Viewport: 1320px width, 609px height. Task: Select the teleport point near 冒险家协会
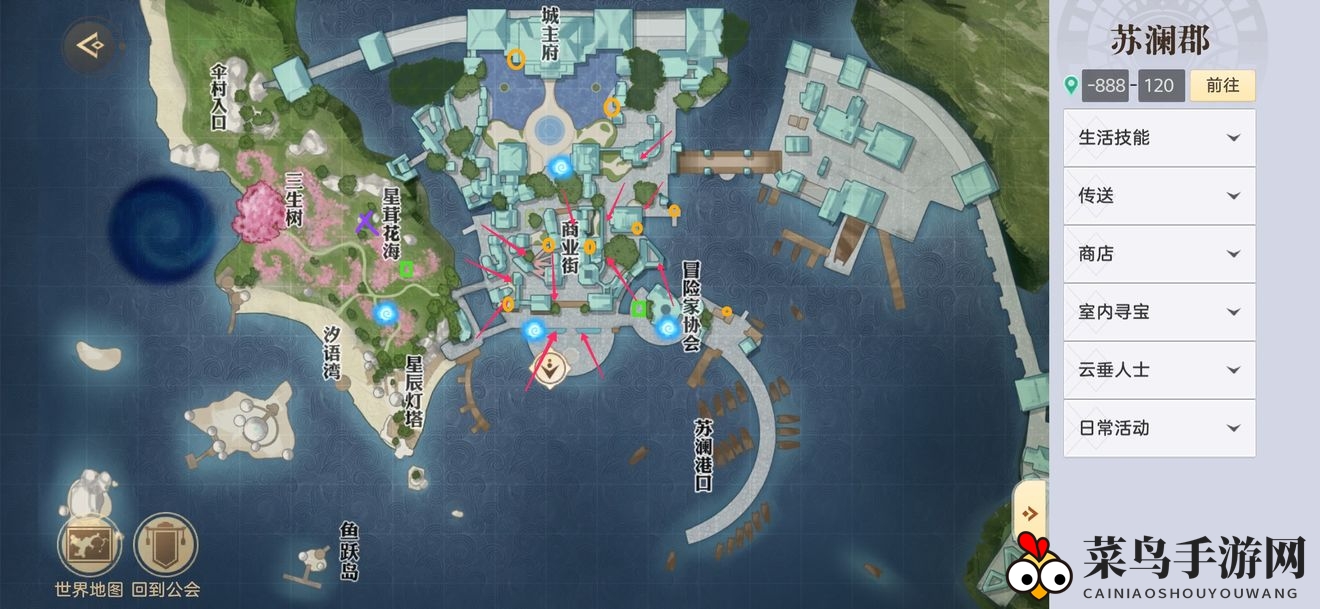[667, 327]
